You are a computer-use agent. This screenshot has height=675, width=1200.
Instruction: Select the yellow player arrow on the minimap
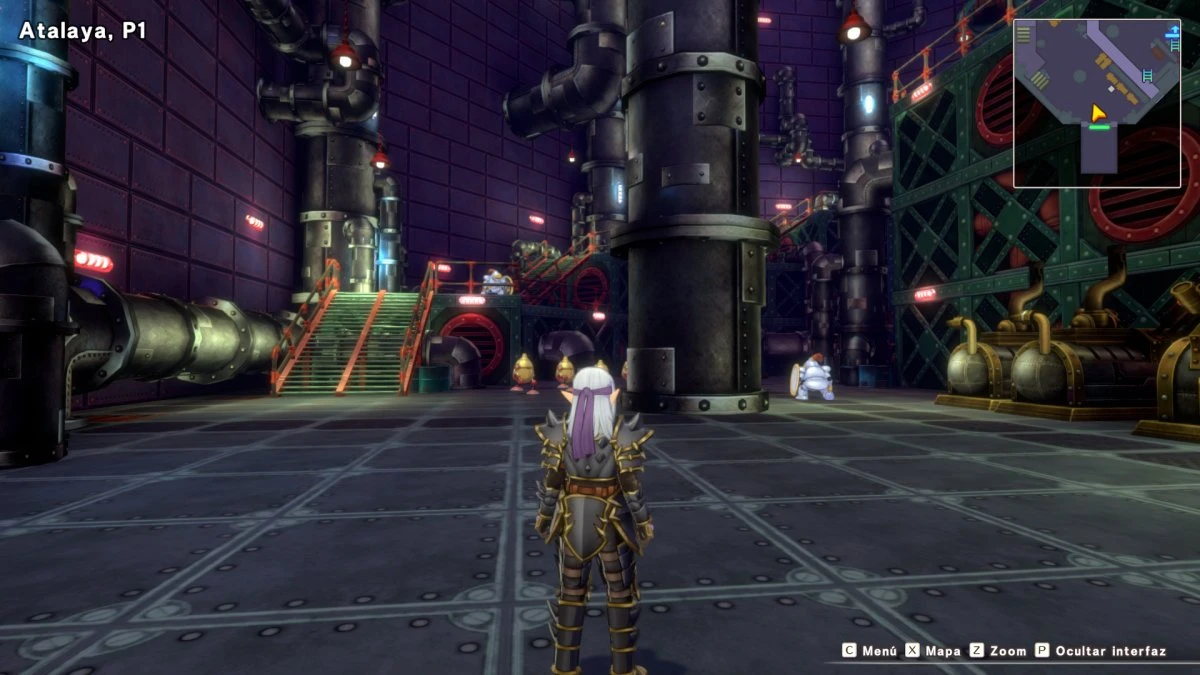click(x=1098, y=112)
